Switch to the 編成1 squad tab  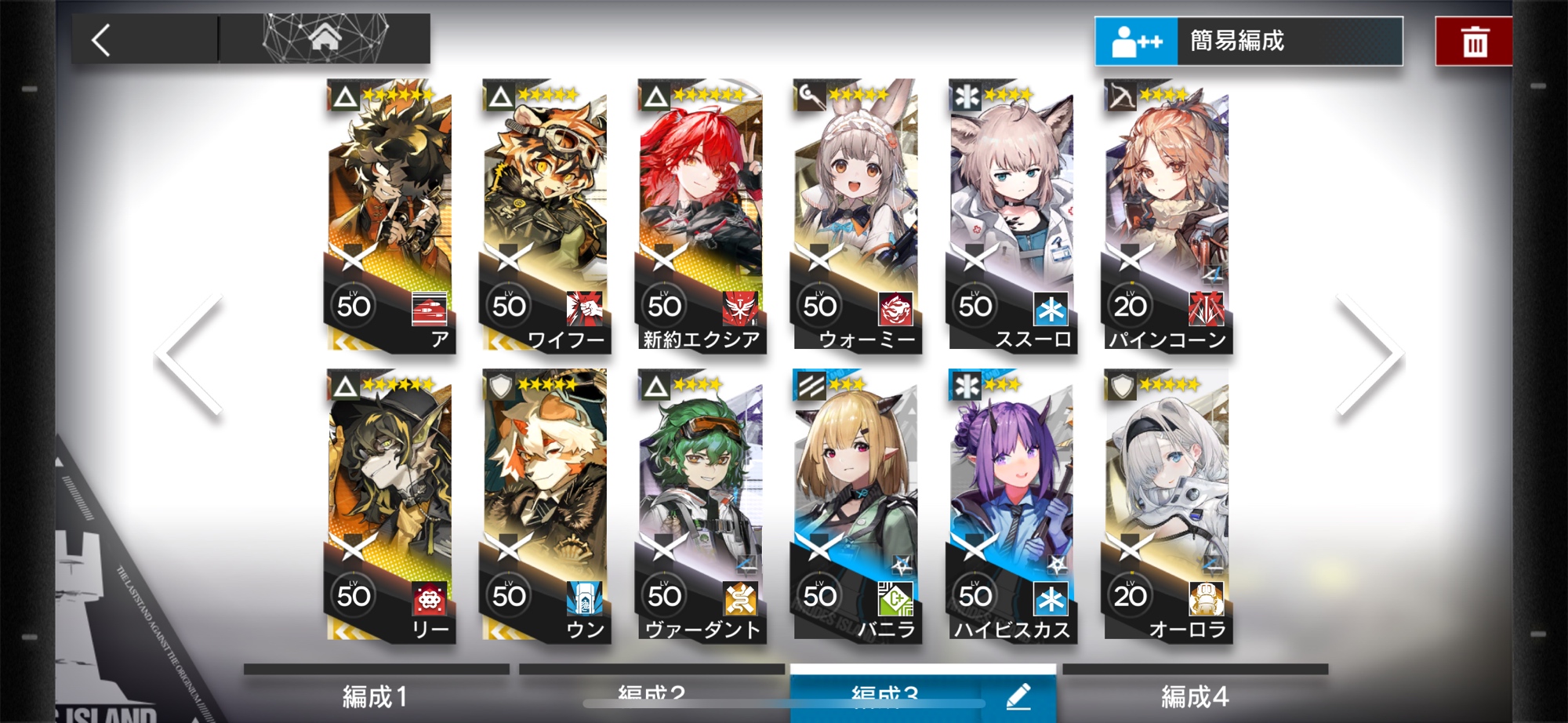pos(376,696)
